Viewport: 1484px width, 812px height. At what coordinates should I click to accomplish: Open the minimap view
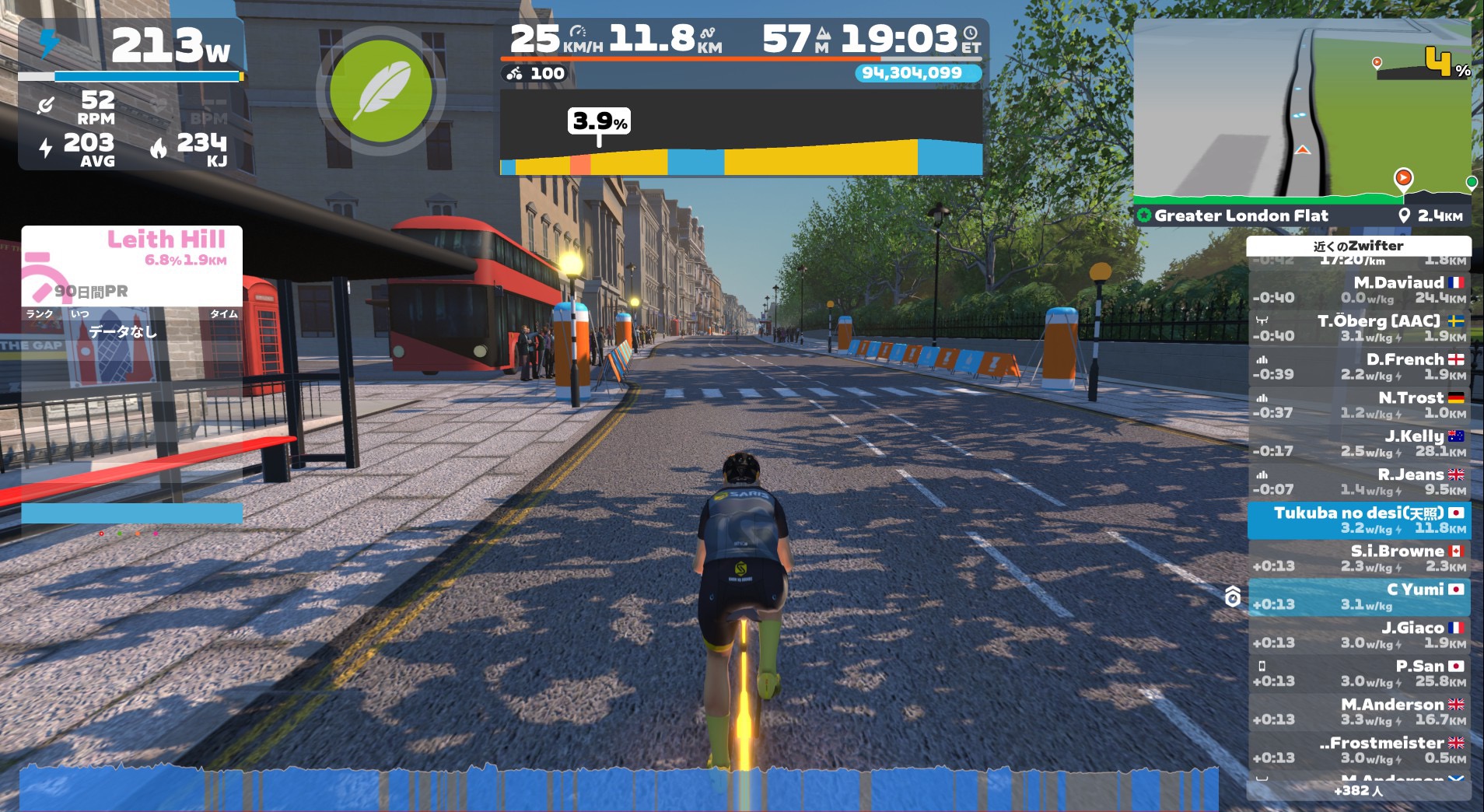tap(1301, 109)
